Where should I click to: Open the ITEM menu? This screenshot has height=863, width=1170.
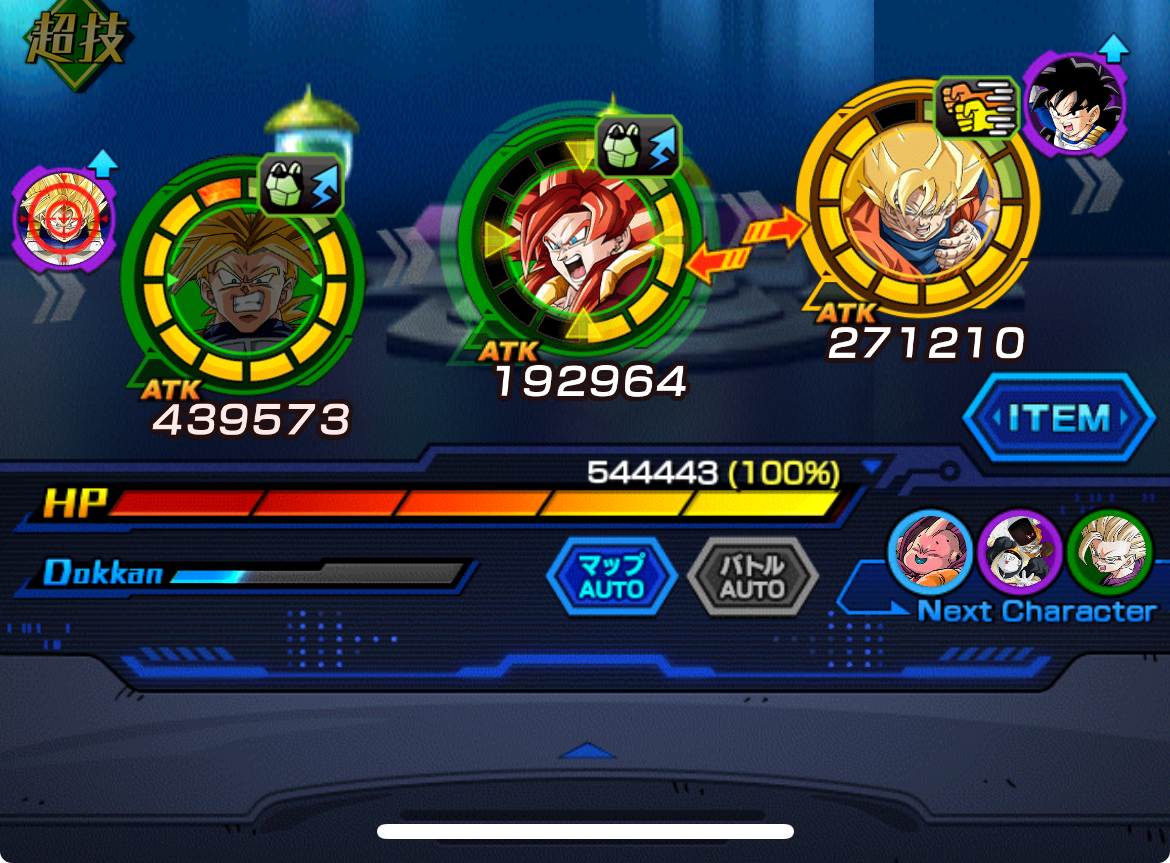pyautogui.click(x=1058, y=417)
